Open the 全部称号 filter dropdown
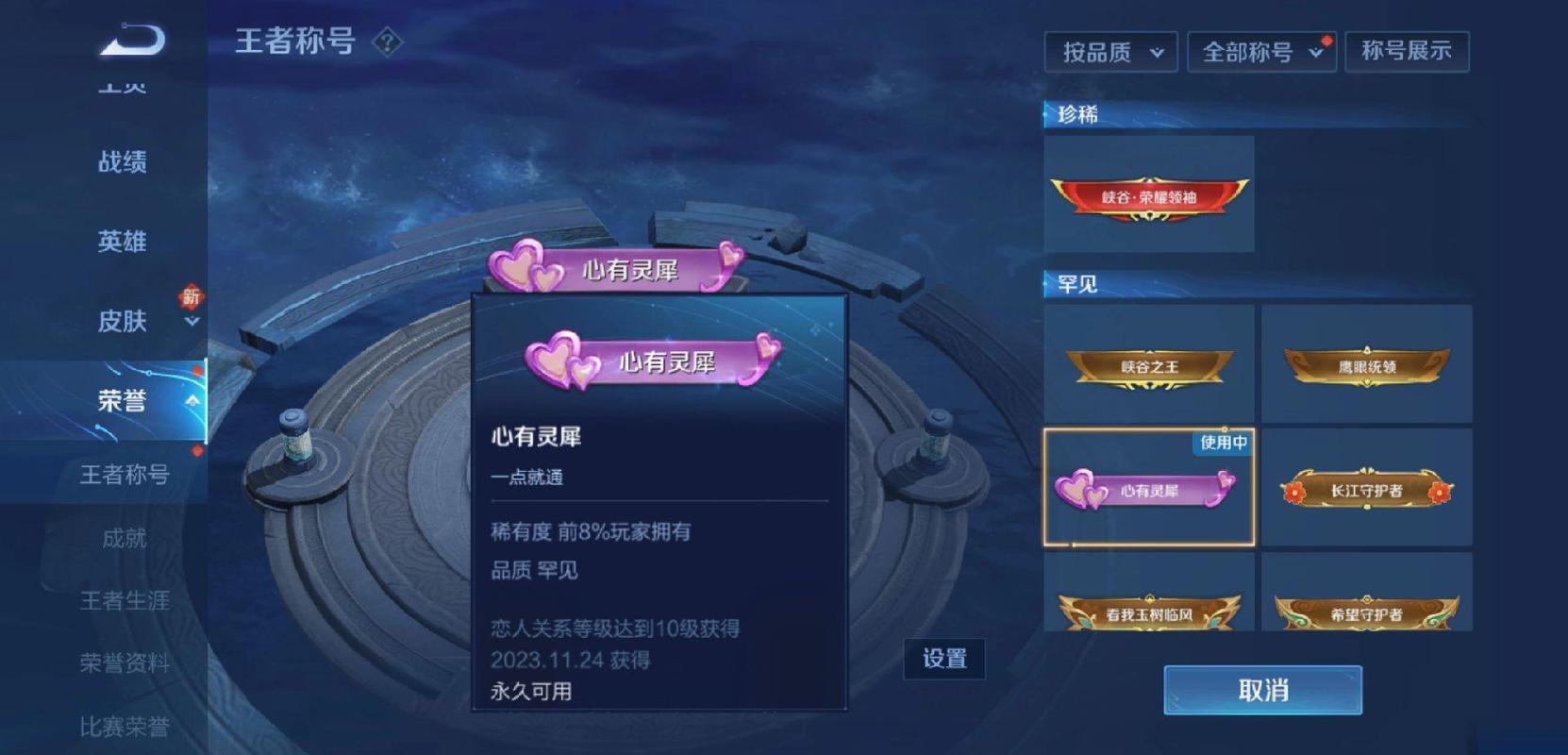 click(1259, 52)
